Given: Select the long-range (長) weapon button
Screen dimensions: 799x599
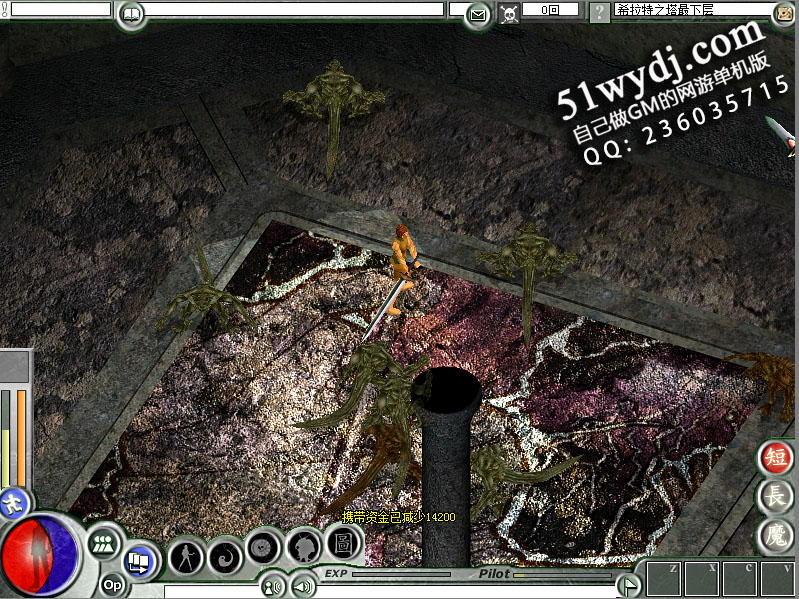Looking at the screenshot, I should point(776,495).
